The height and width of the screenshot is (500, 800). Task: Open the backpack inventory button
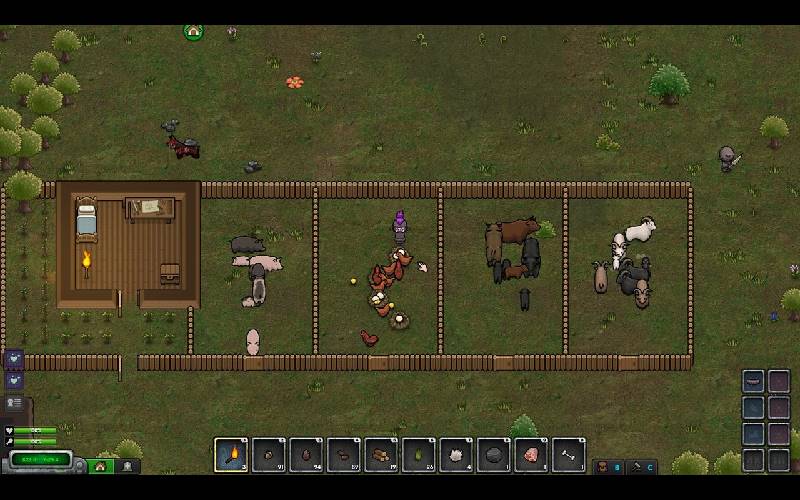[604, 466]
